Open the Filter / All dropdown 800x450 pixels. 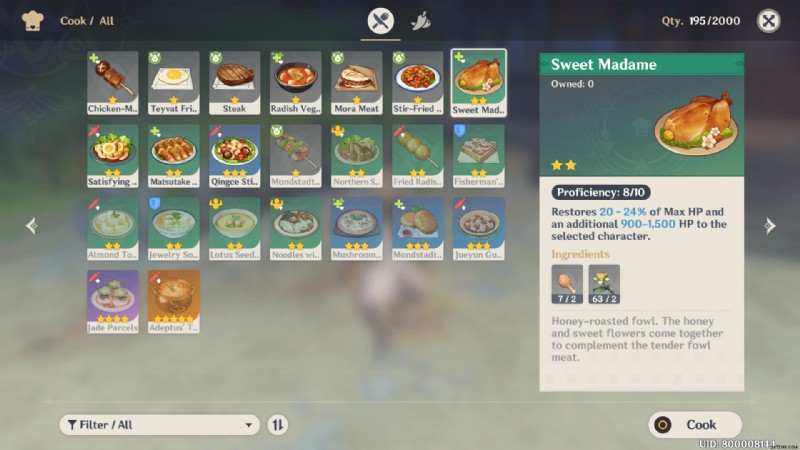point(160,425)
